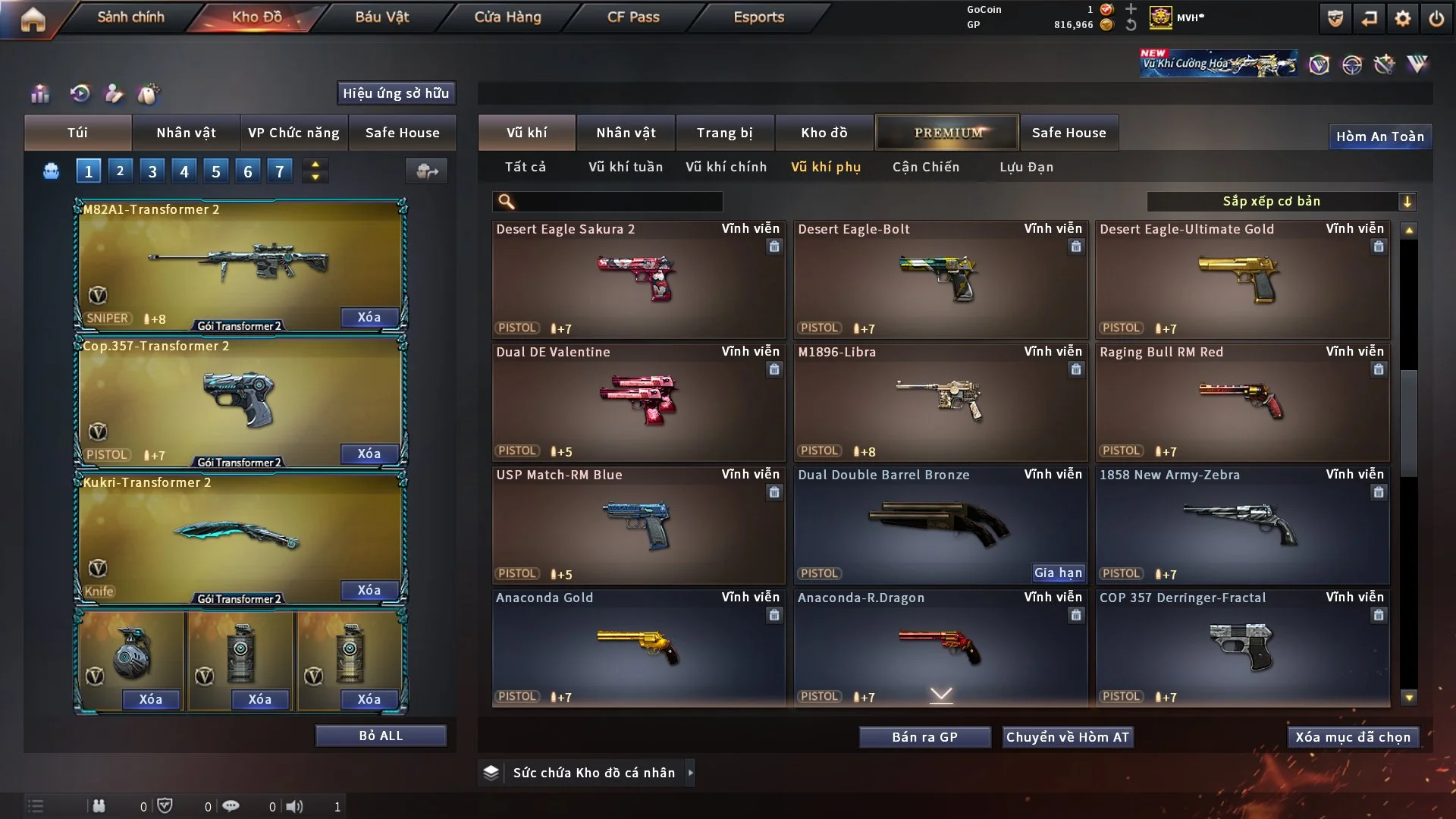
Task: Click the Bỏ ALL button
Action: 381,736
